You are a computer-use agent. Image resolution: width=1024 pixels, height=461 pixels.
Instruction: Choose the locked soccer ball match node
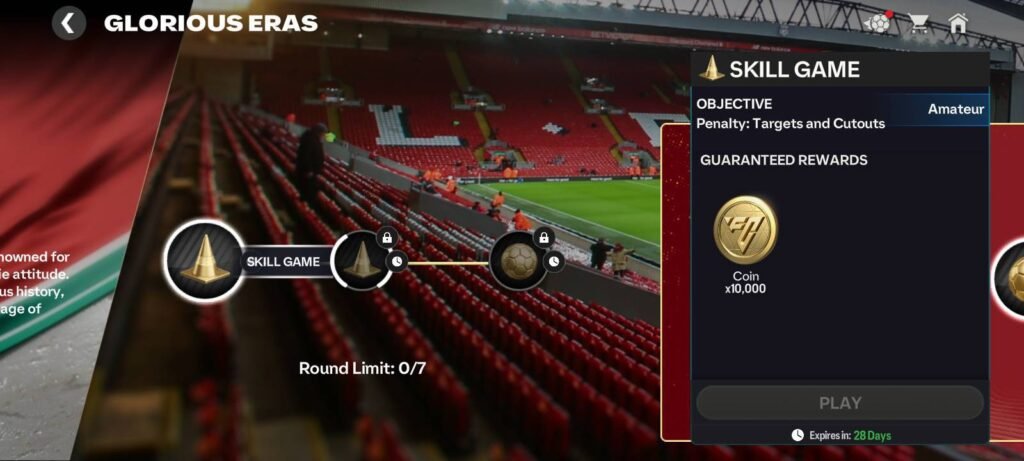click(x=519, y=261)
